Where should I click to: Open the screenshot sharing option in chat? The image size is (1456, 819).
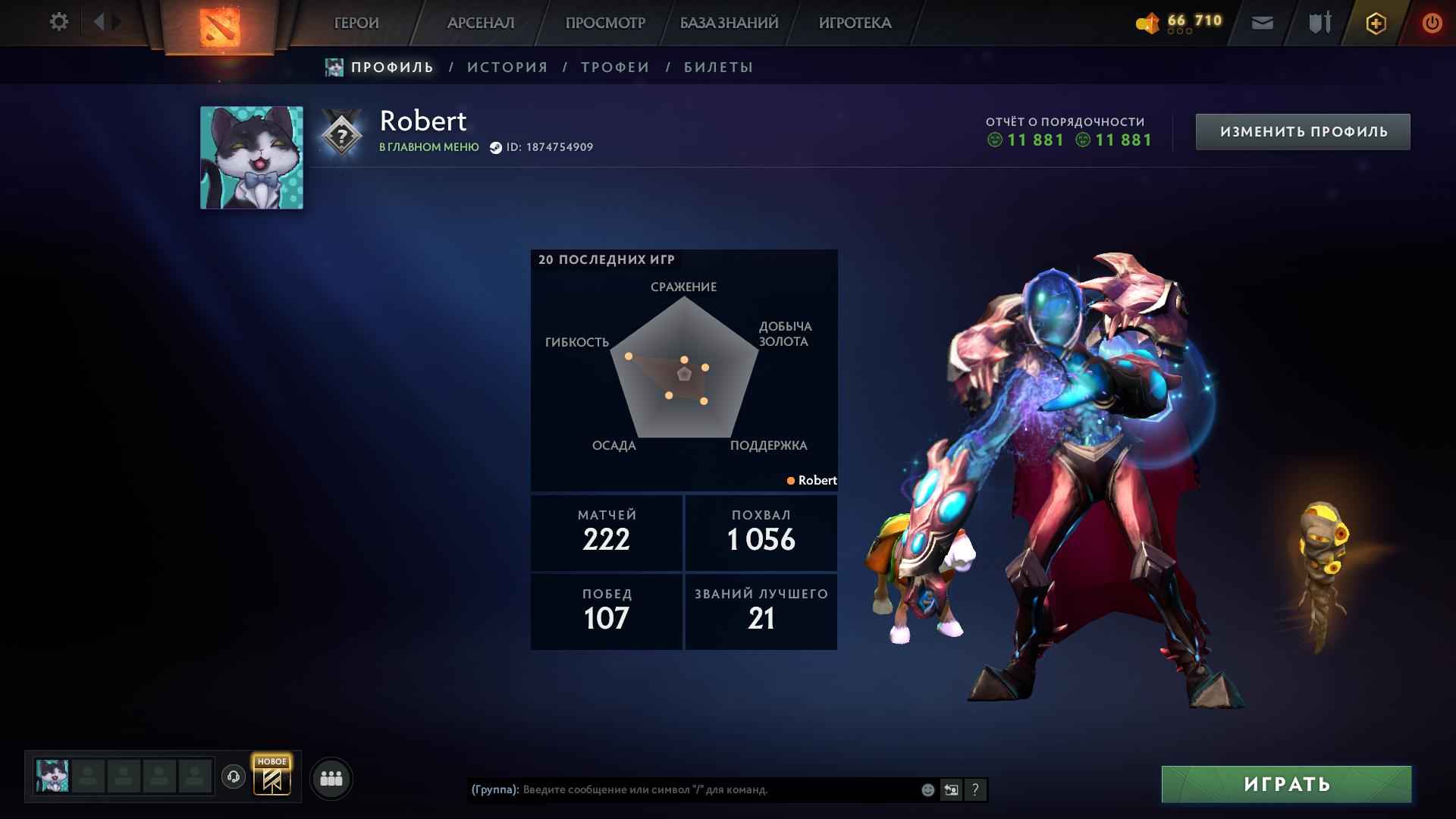(951, 790)
